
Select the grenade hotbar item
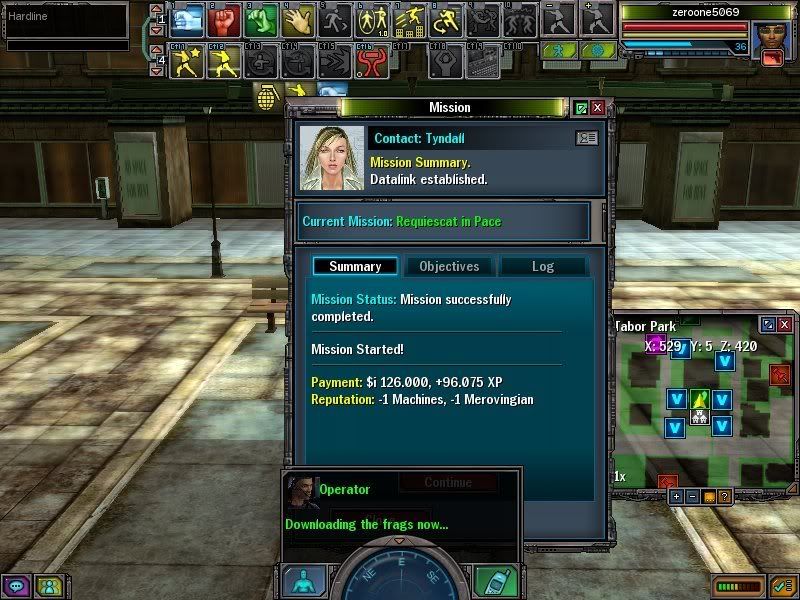(x=268, y=97)
